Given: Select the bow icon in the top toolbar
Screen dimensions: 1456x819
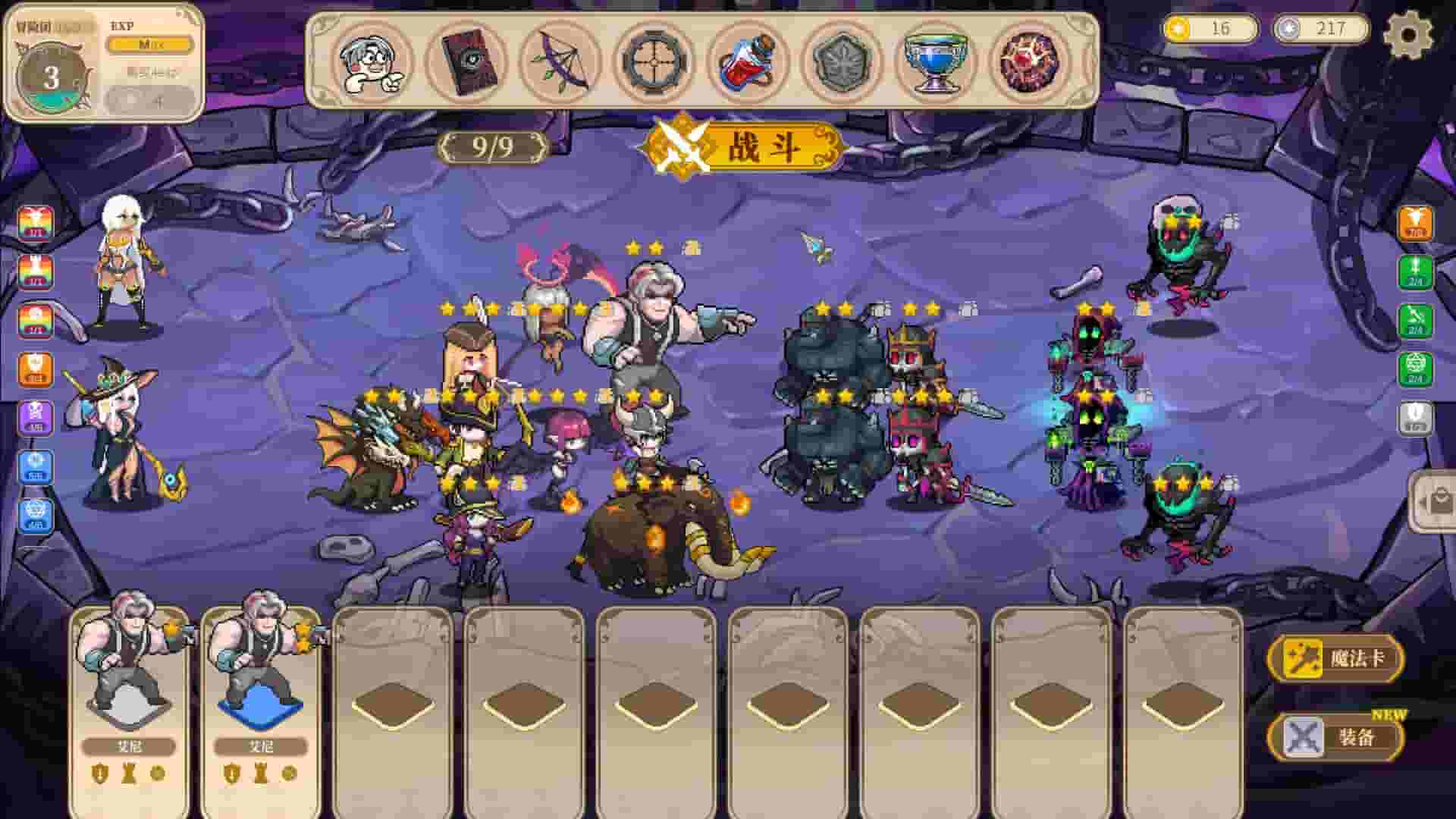Looking at the screenshot, I should tap(561, 62).
